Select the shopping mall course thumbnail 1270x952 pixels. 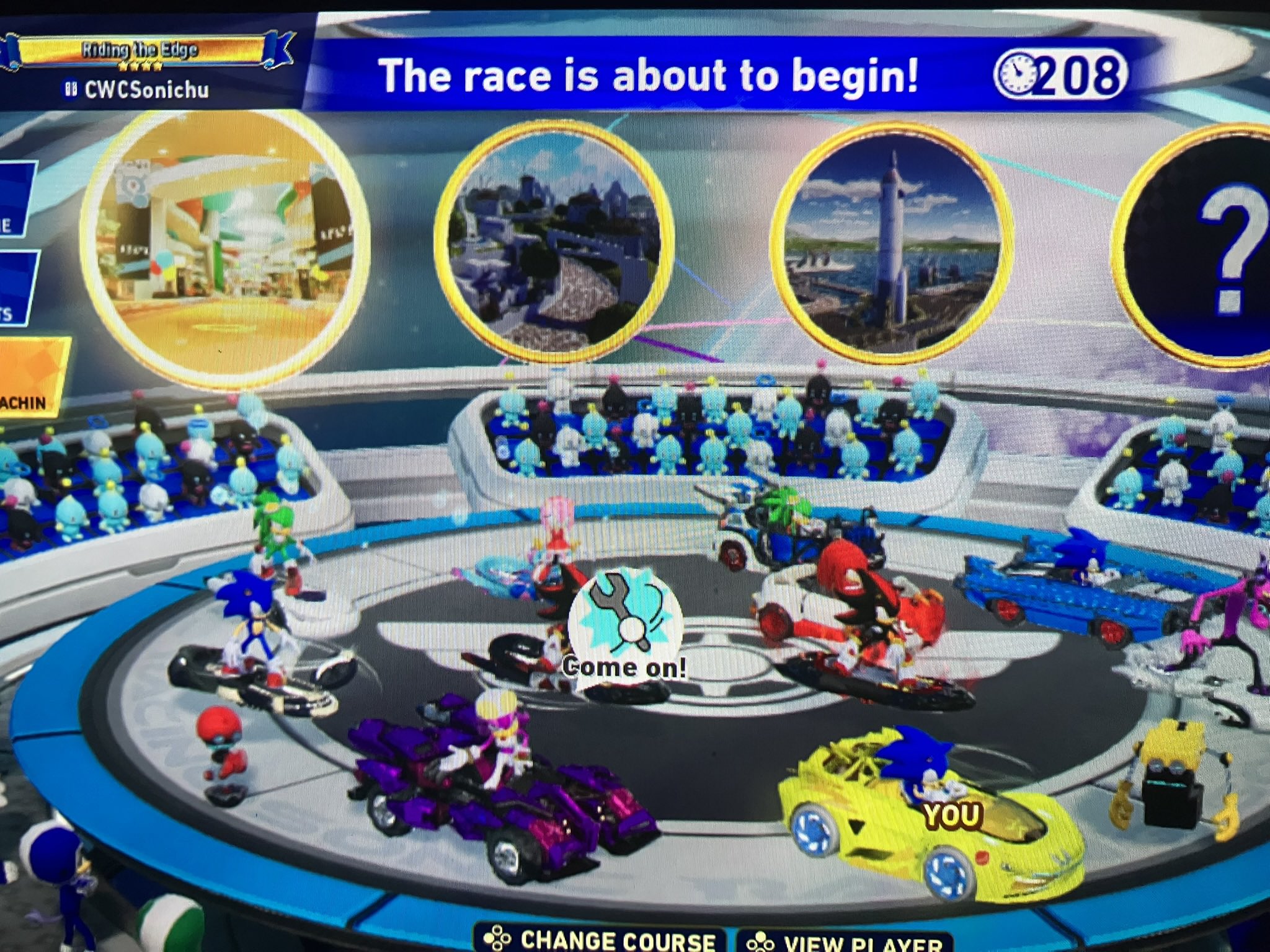click(x=226, y=248)
